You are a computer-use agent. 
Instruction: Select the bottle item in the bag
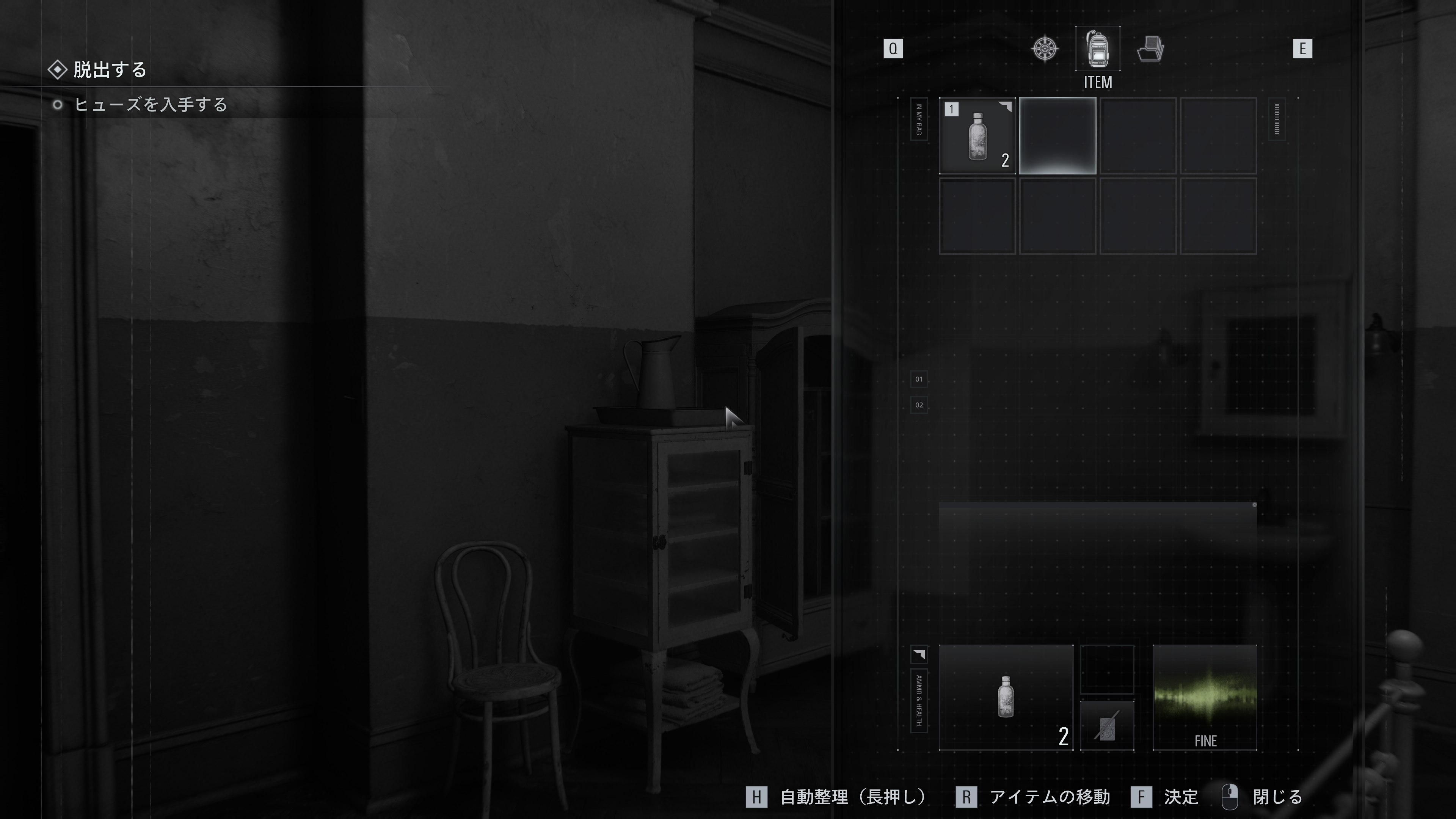[x=977, y=136]
